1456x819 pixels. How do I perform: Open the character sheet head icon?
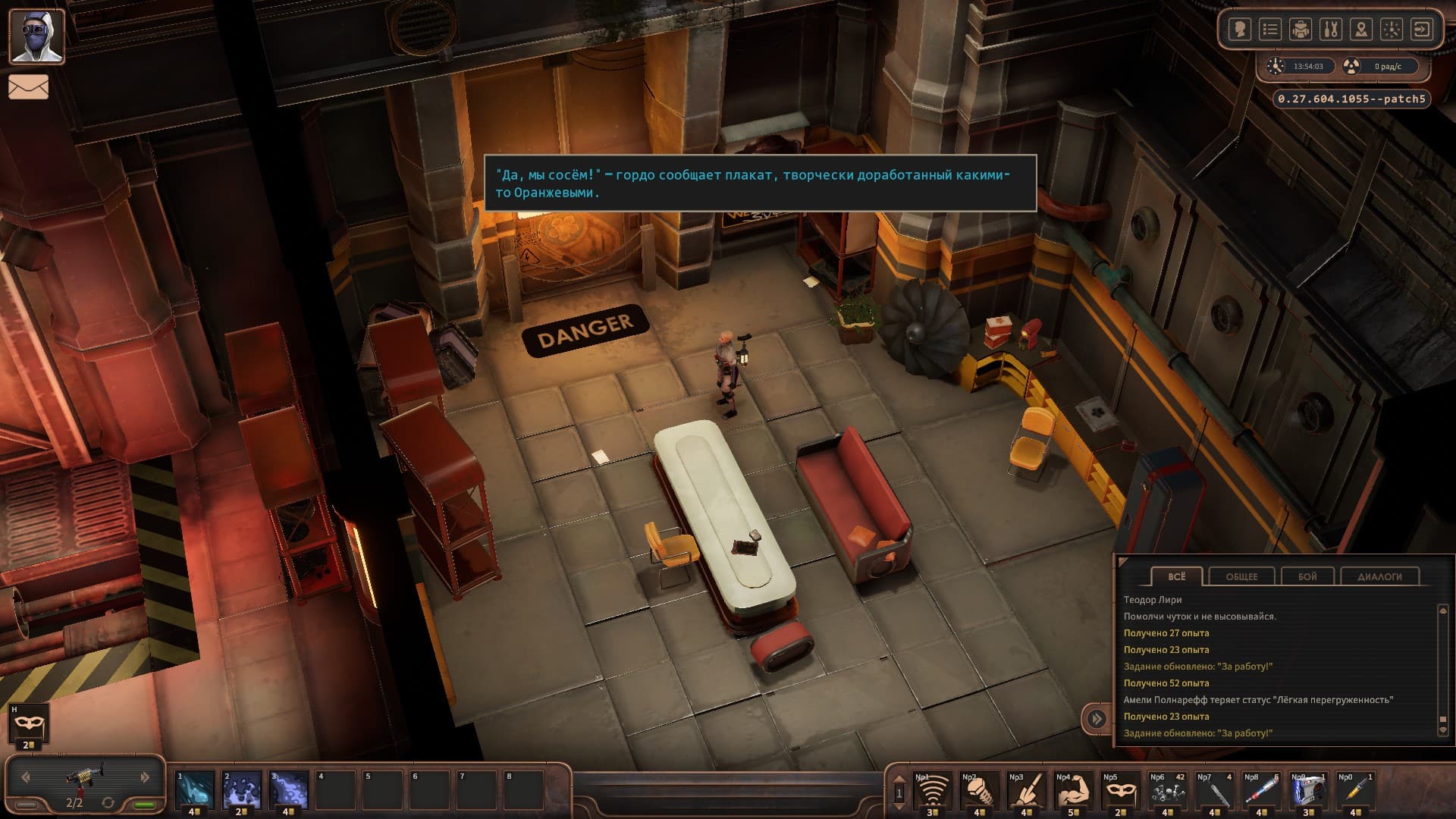tap(1240, 30)
